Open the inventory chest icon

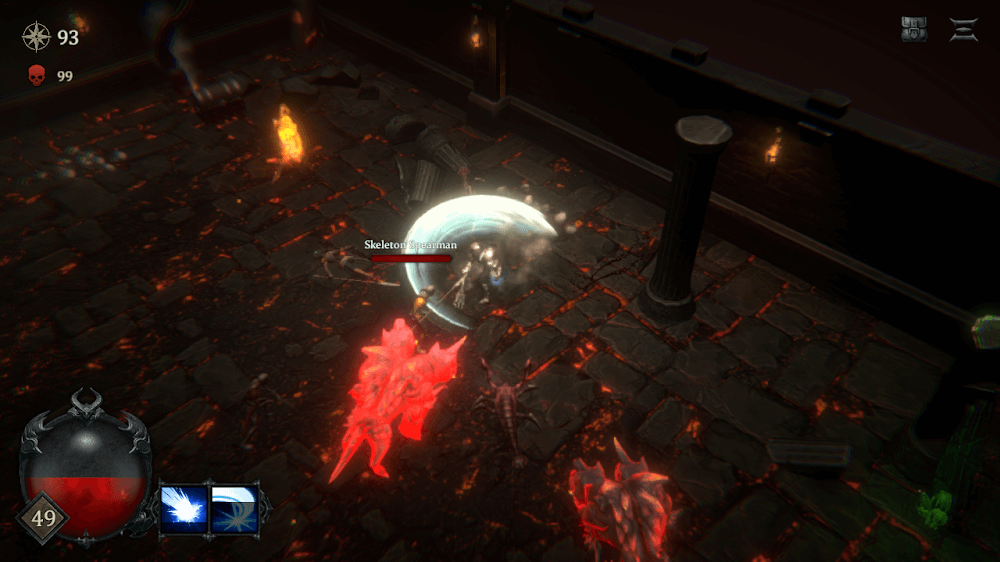(914, 30)
